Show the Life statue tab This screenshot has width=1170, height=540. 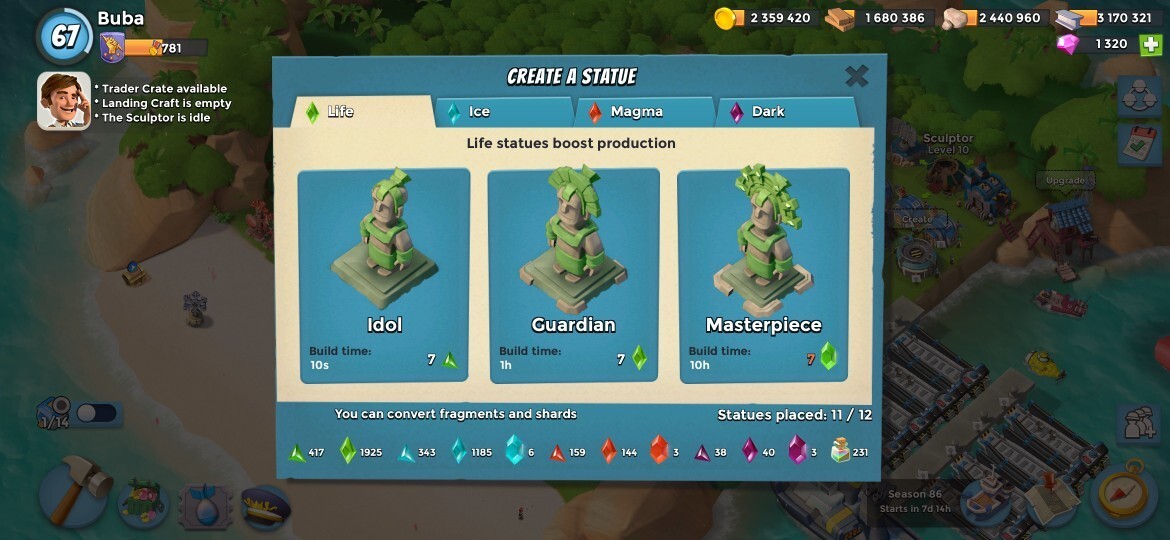(360, 111)
